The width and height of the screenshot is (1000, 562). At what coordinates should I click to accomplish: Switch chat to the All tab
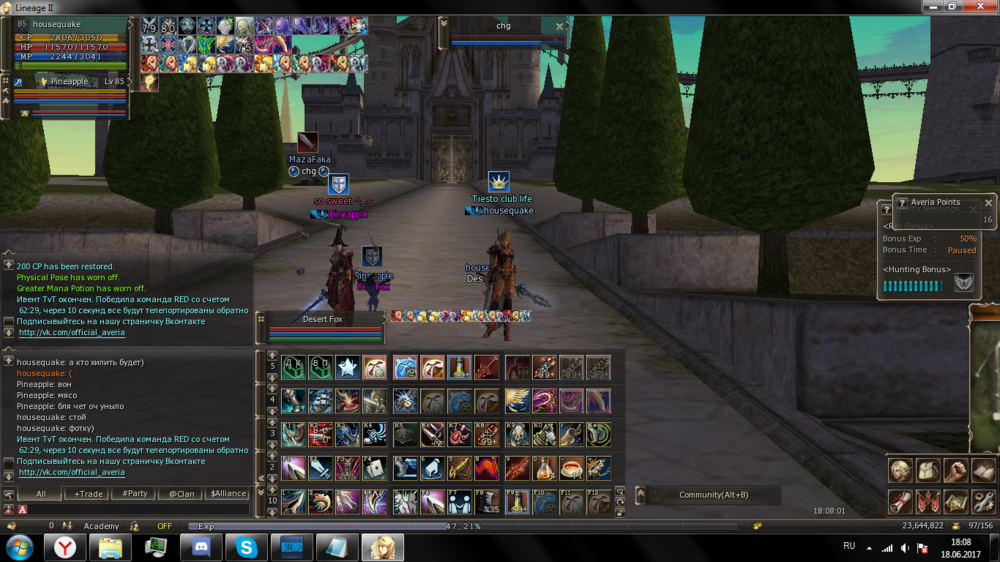click(x=41, y=493)
